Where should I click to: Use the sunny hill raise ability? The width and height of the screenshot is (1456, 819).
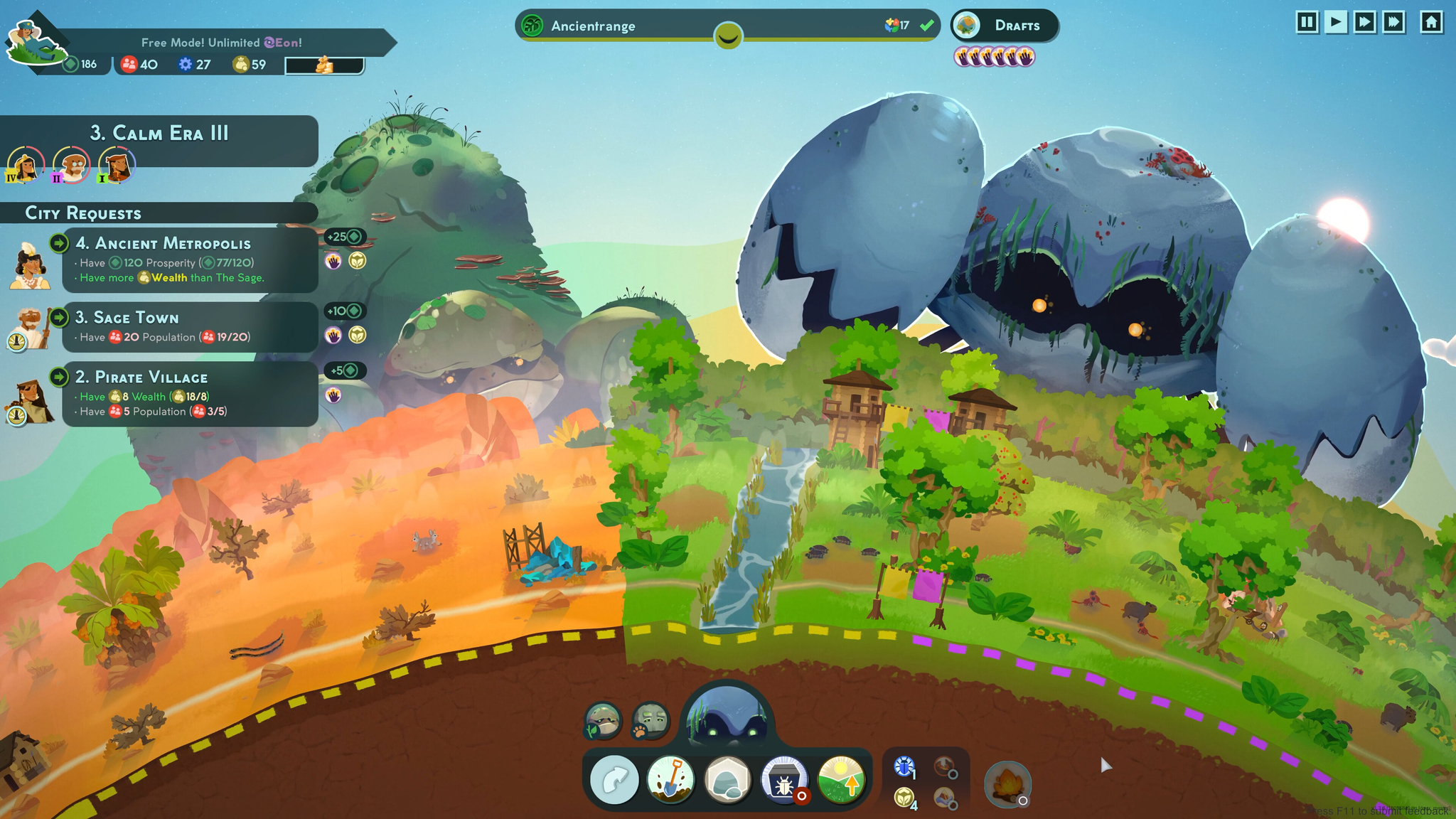point(841,781)
